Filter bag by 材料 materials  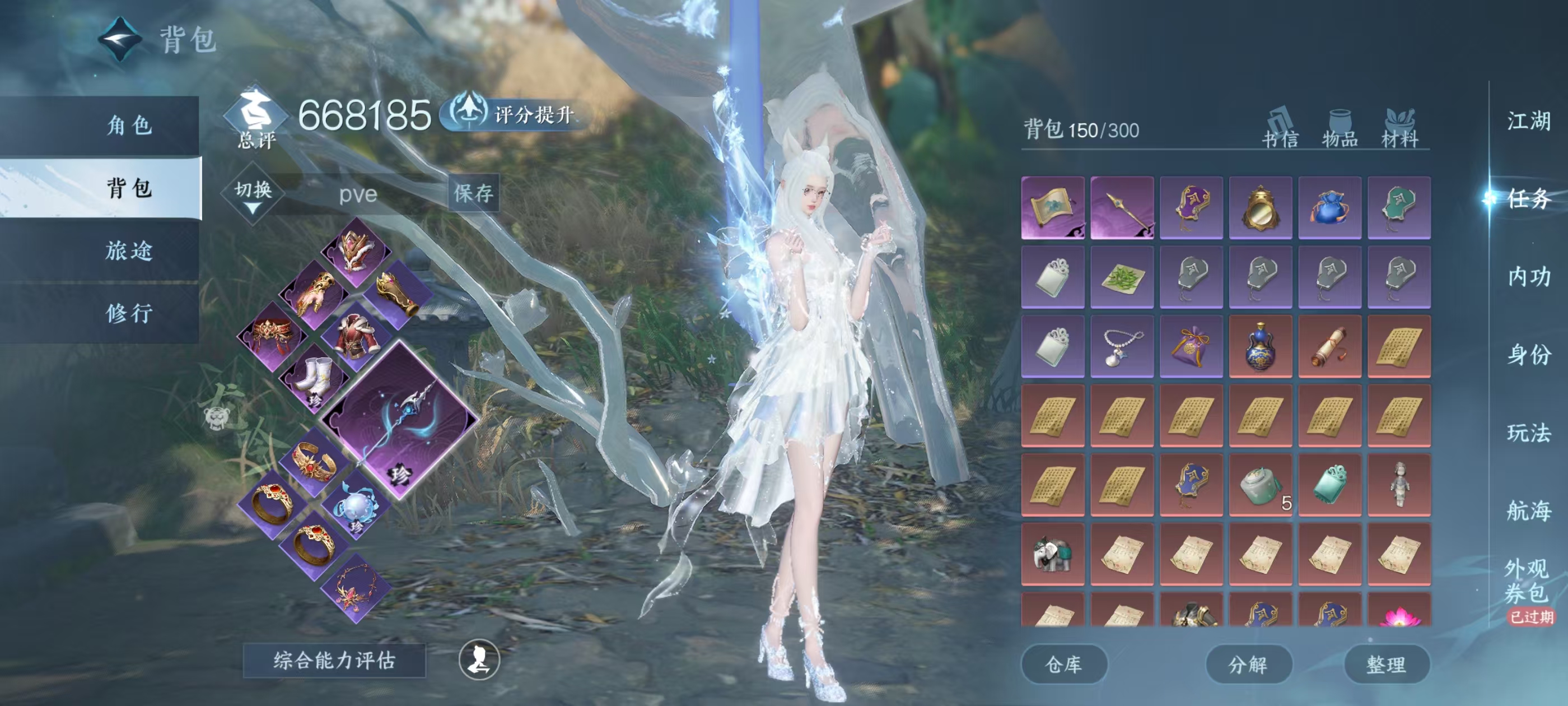pos(1400,129)
